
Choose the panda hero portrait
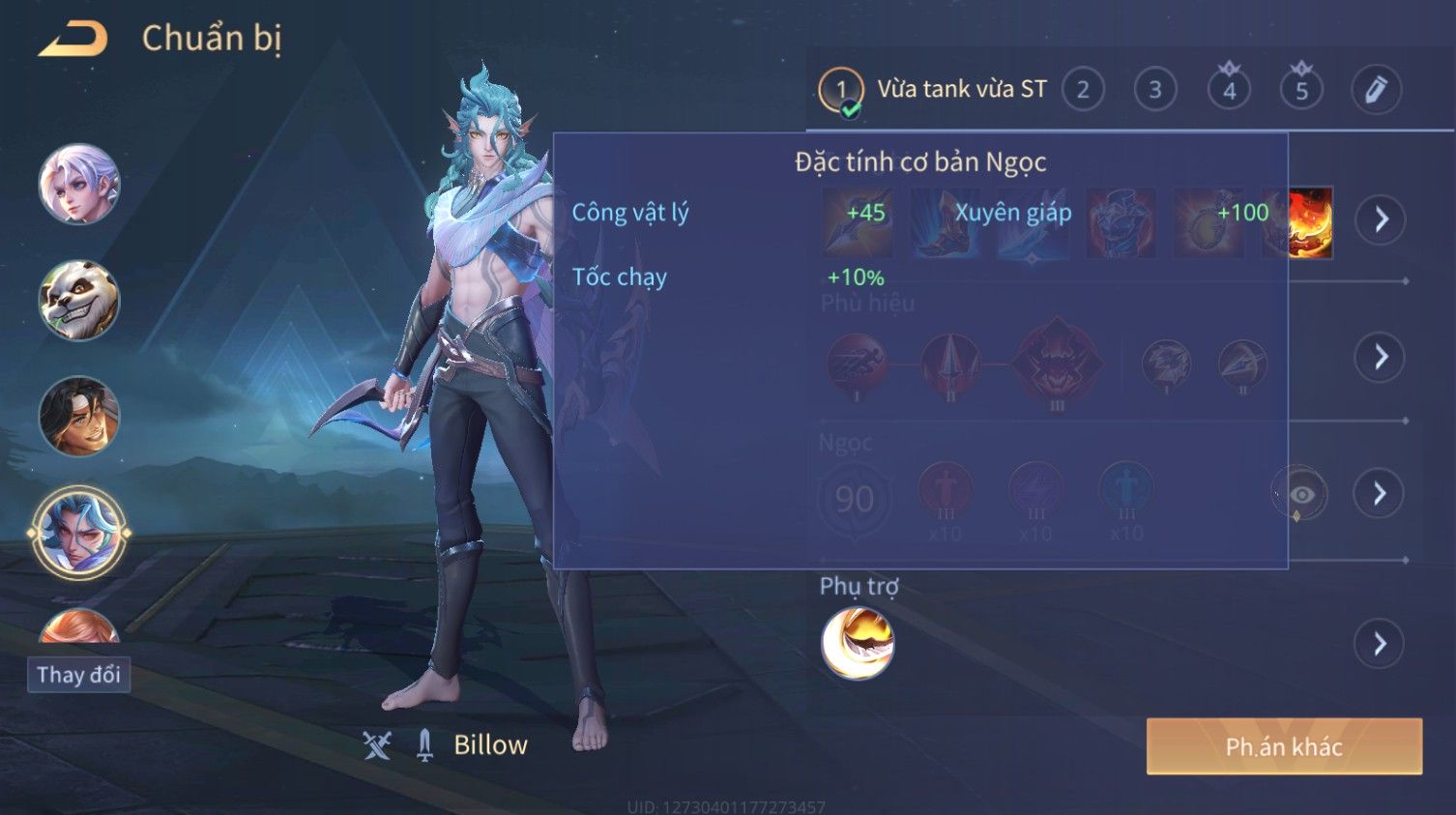point(79,300)
